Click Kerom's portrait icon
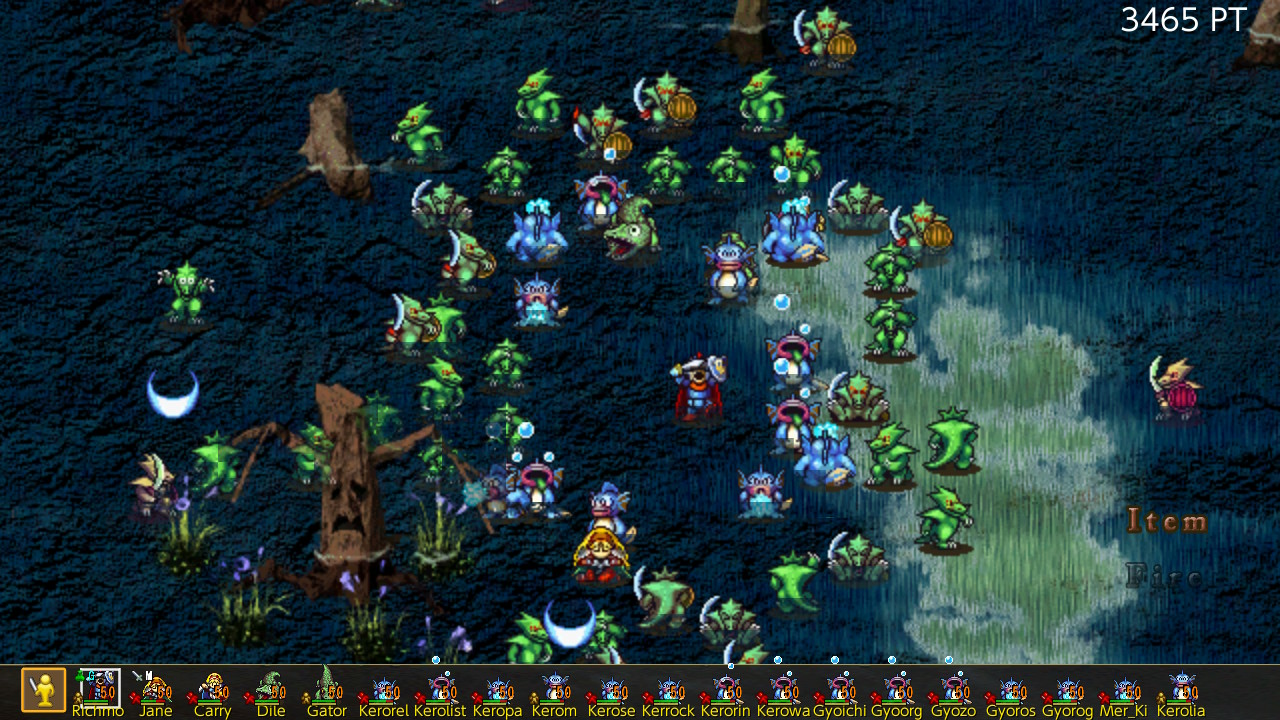This screenshot has height=720, width=1280. click(x=554, y=688)
